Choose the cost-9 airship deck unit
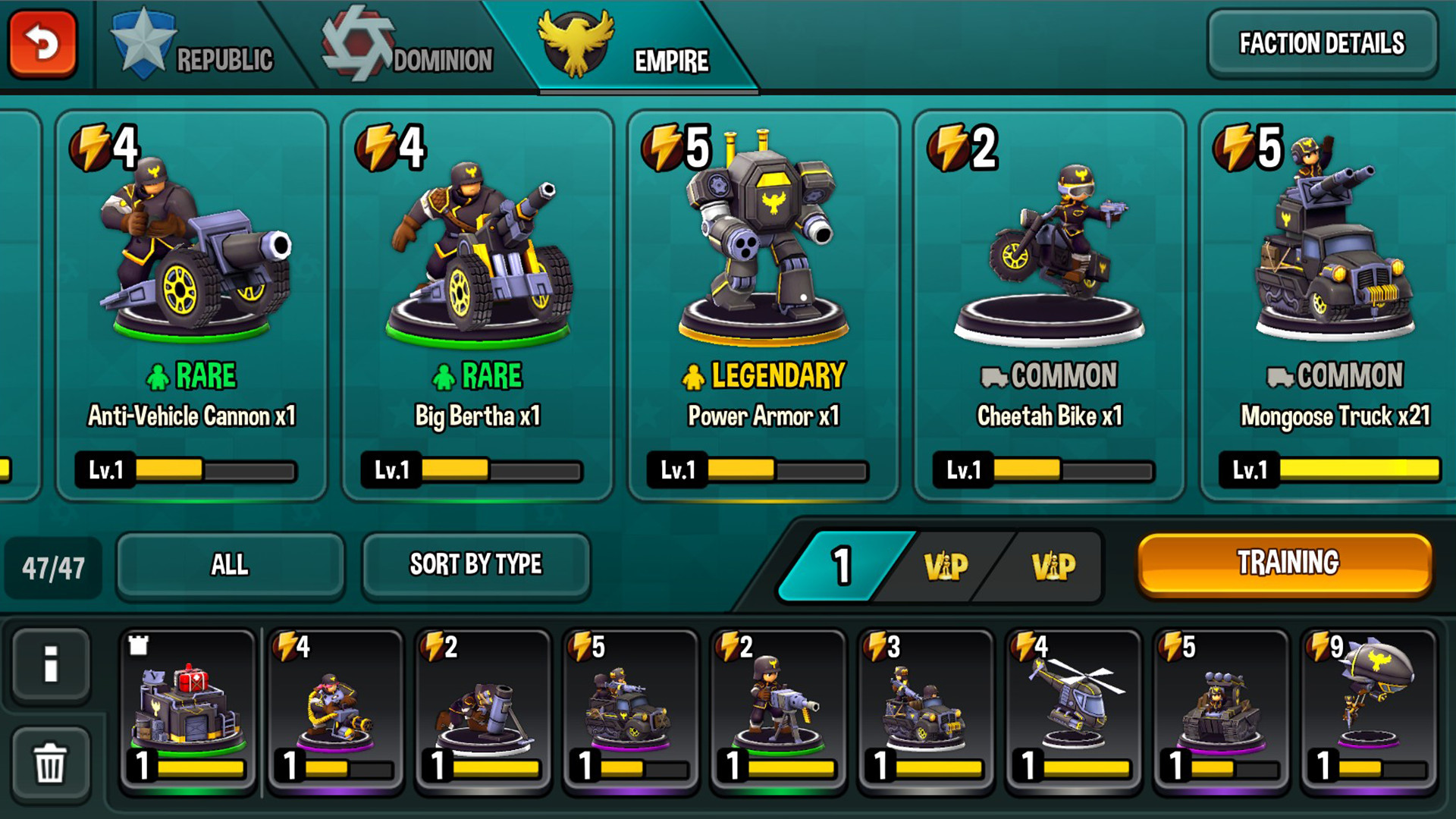Image resolution: width=1456 pixels, height=819 pixels. [x=1369, y=711]
